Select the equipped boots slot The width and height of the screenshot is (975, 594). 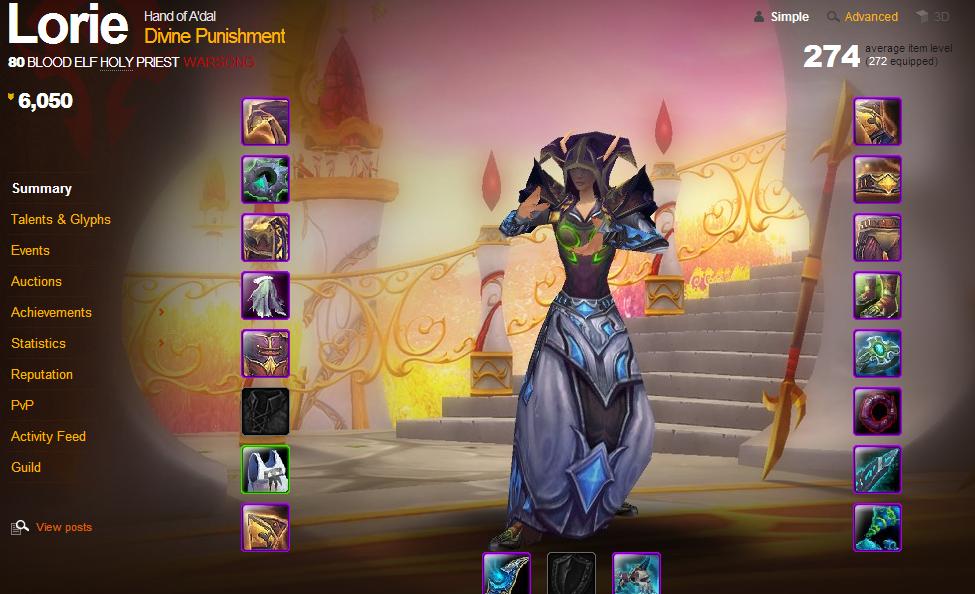point(877,296)
